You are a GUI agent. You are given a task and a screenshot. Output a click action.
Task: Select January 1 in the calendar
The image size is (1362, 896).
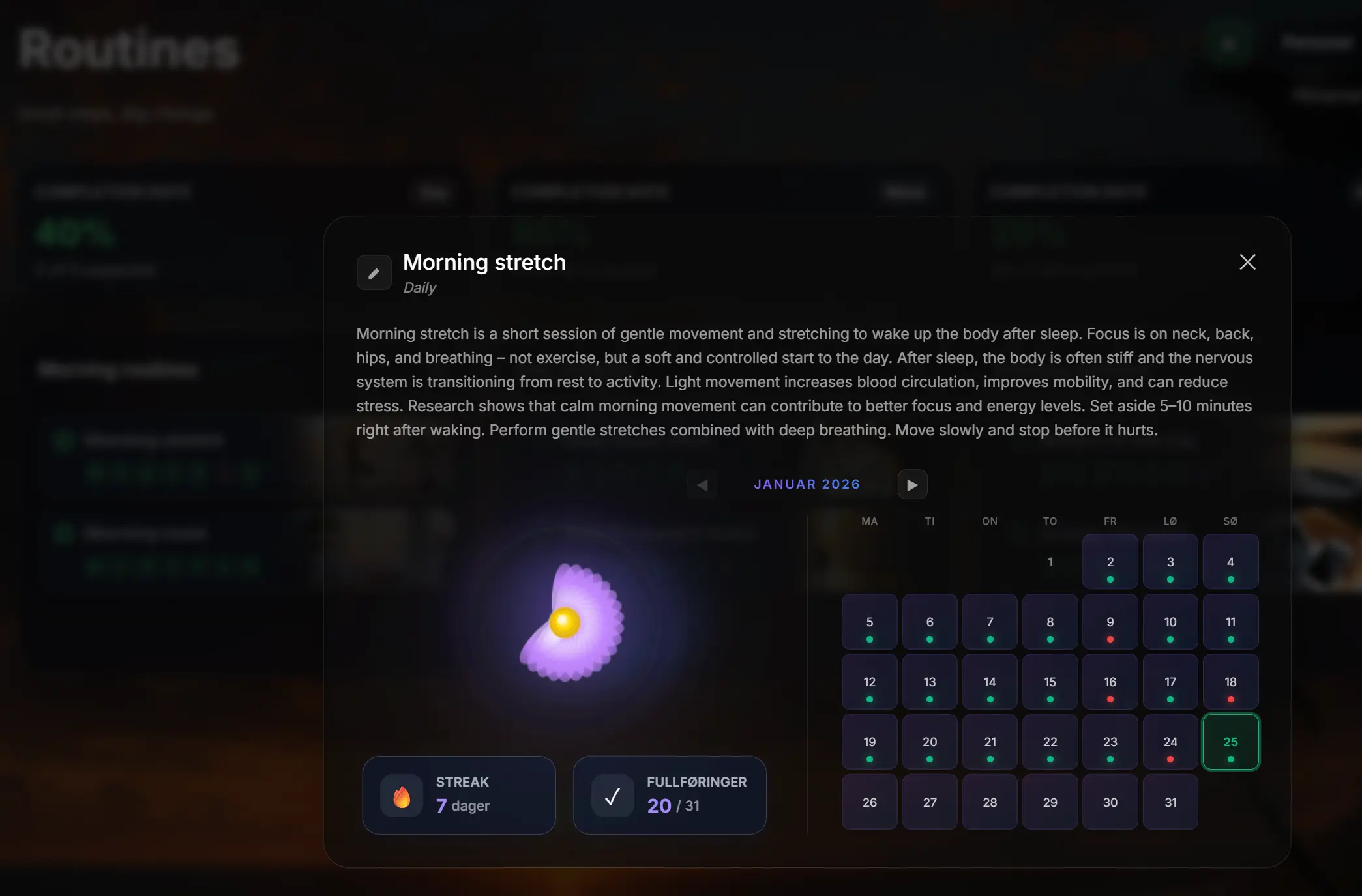coord(1050,562)
